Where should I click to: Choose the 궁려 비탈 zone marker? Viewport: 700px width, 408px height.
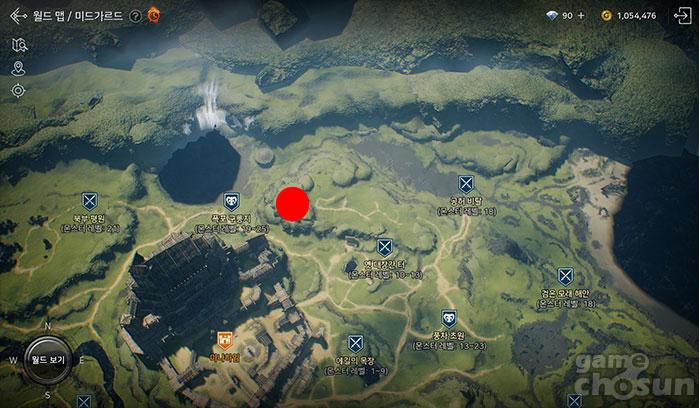(465, 184)
